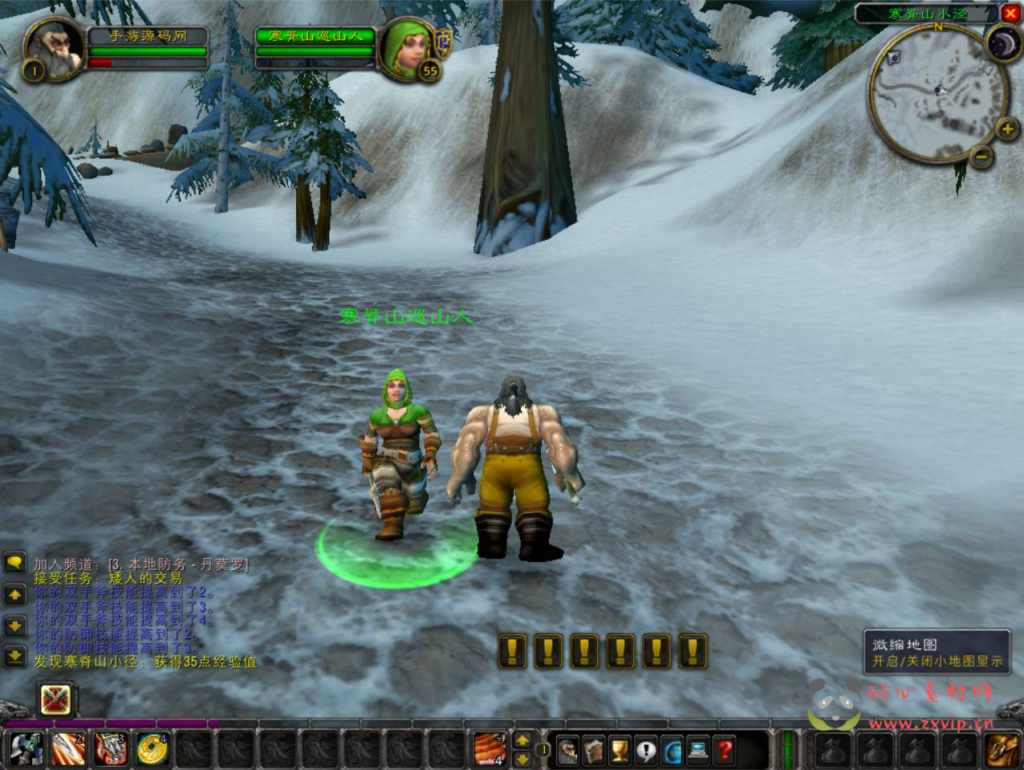Viewport: 1024px width, 770px height.
Task: Open the chat speech bubble menu
Action: (15, 563)
